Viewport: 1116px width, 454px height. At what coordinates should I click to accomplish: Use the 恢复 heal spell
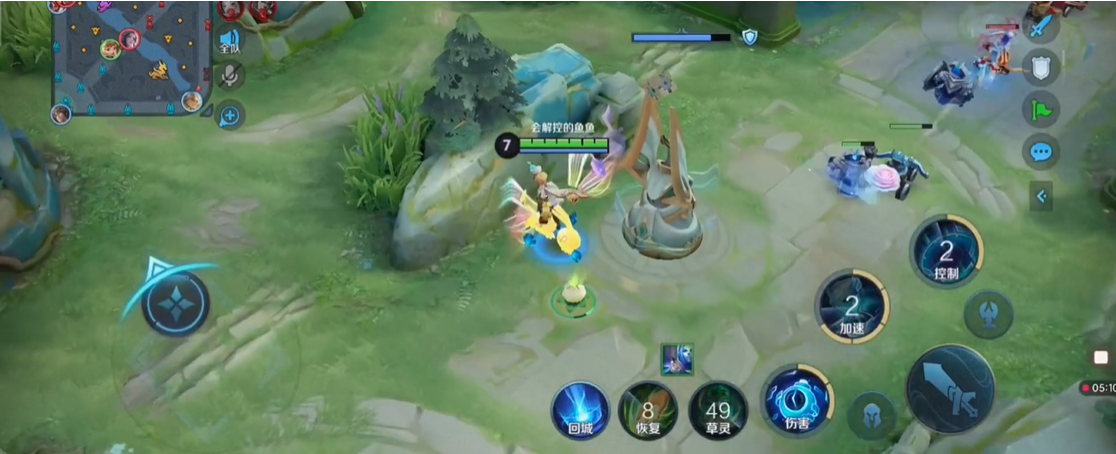(x=647, y=410)
